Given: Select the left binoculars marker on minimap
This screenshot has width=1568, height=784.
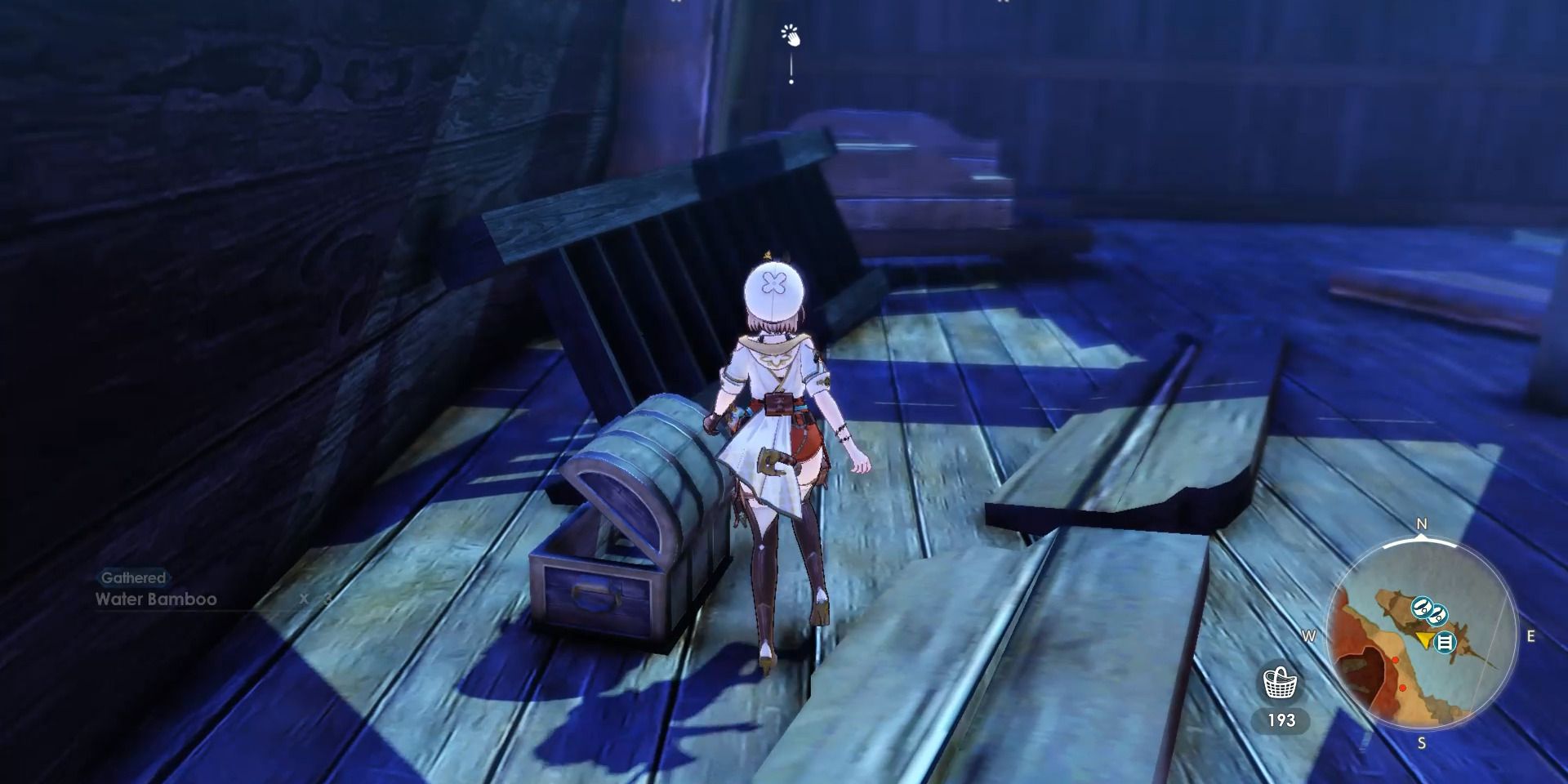Looking at the screenshot, I should pos(1422,607).
